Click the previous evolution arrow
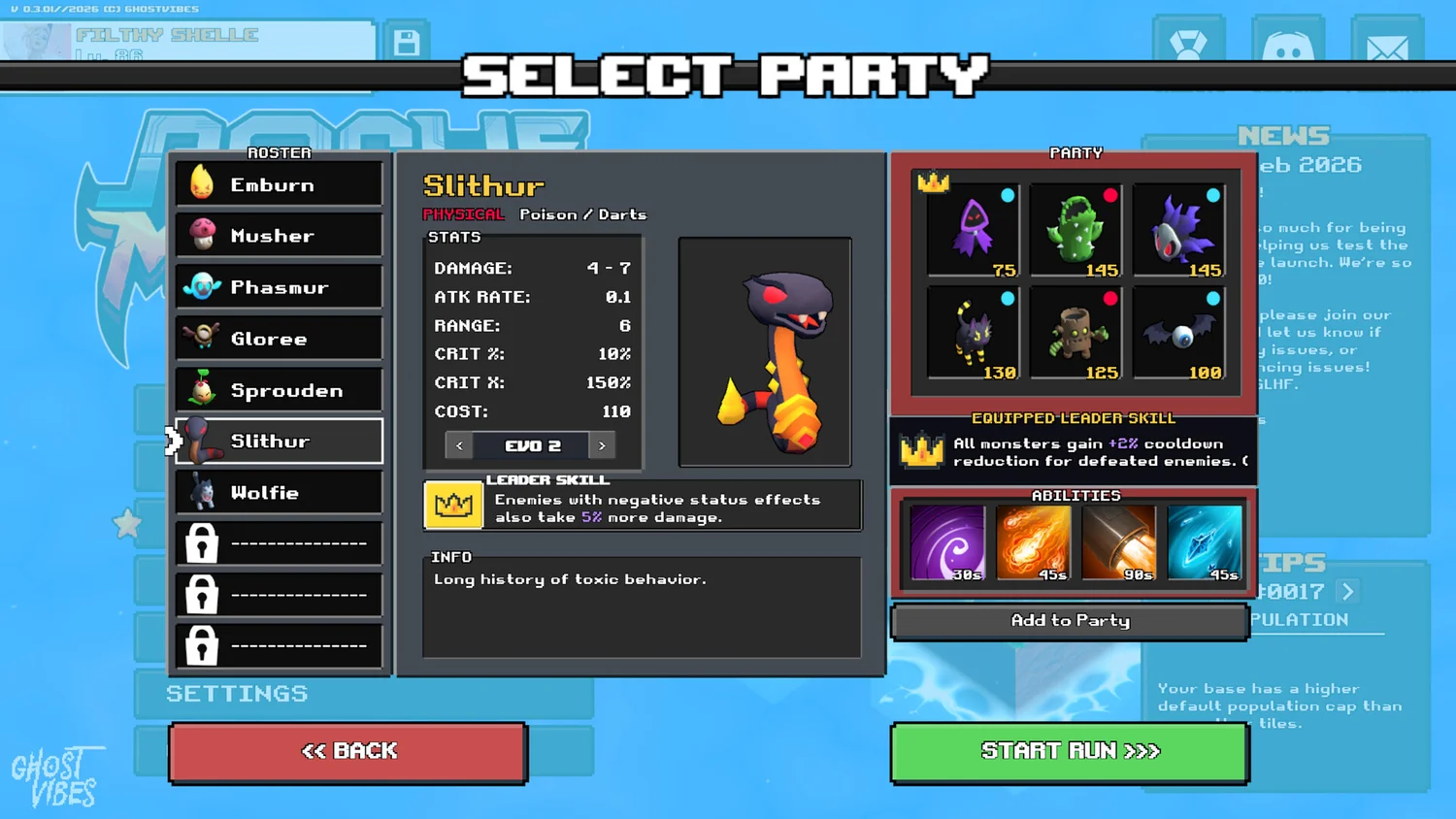 459,445
